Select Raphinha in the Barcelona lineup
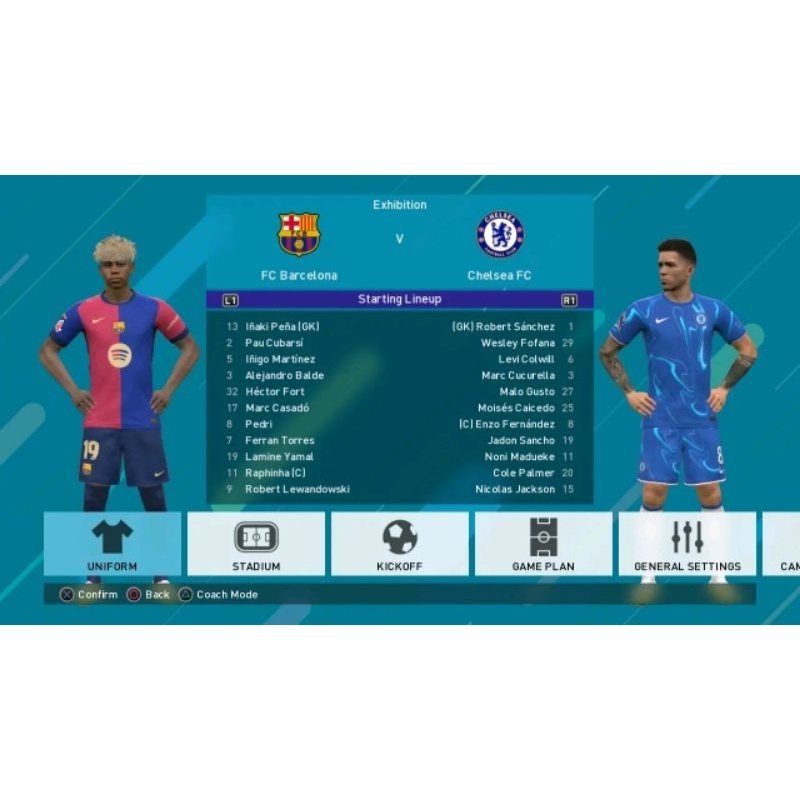800x800 pixels. [275, 473]
